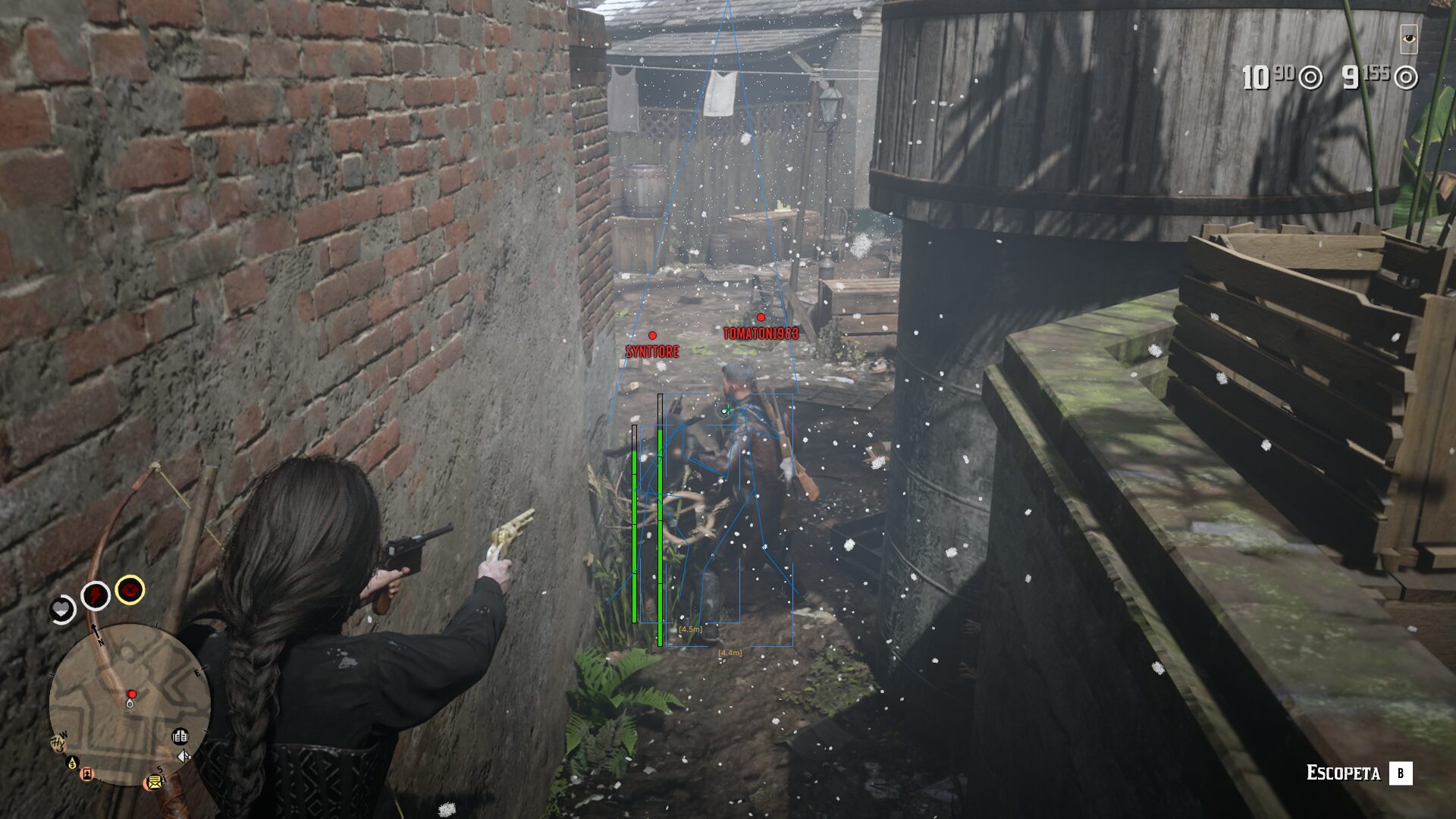1456x819 pixels.
Task: Click the yellow envelope marker on minimap
Action: click(155, 782)
